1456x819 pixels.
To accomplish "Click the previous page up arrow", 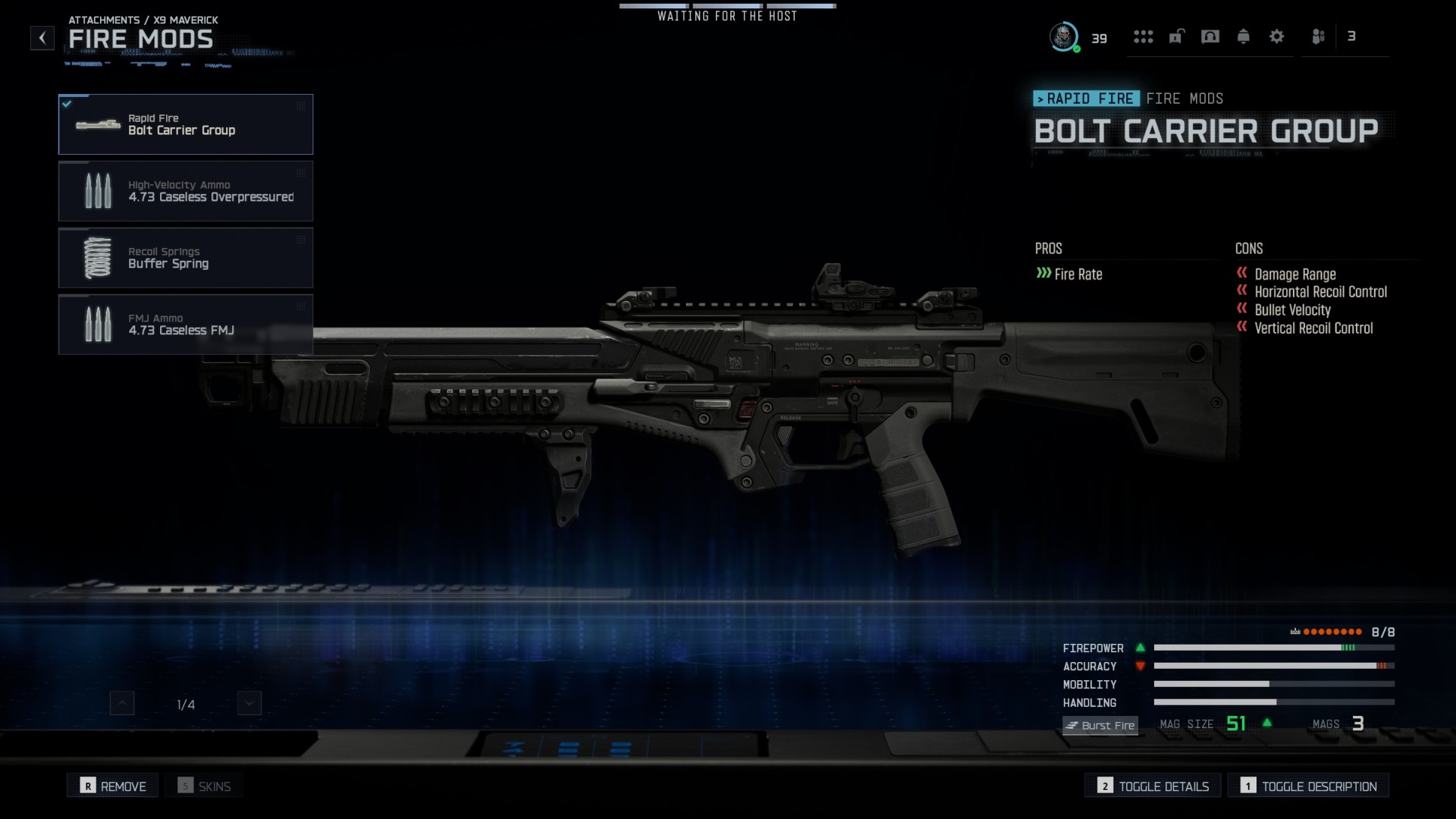I will tap(121, 703).
